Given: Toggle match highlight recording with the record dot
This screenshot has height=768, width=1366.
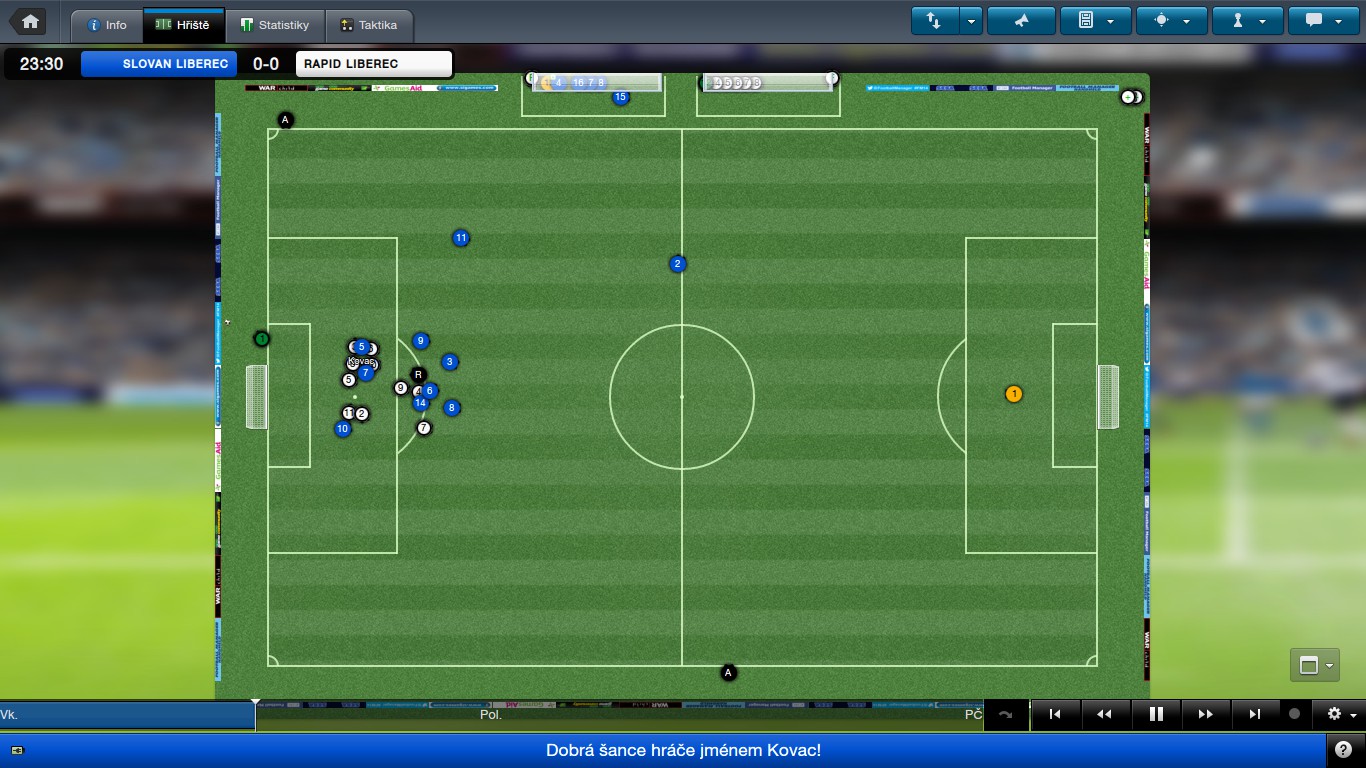Looking at the screenshot, I should [1296, 714].
